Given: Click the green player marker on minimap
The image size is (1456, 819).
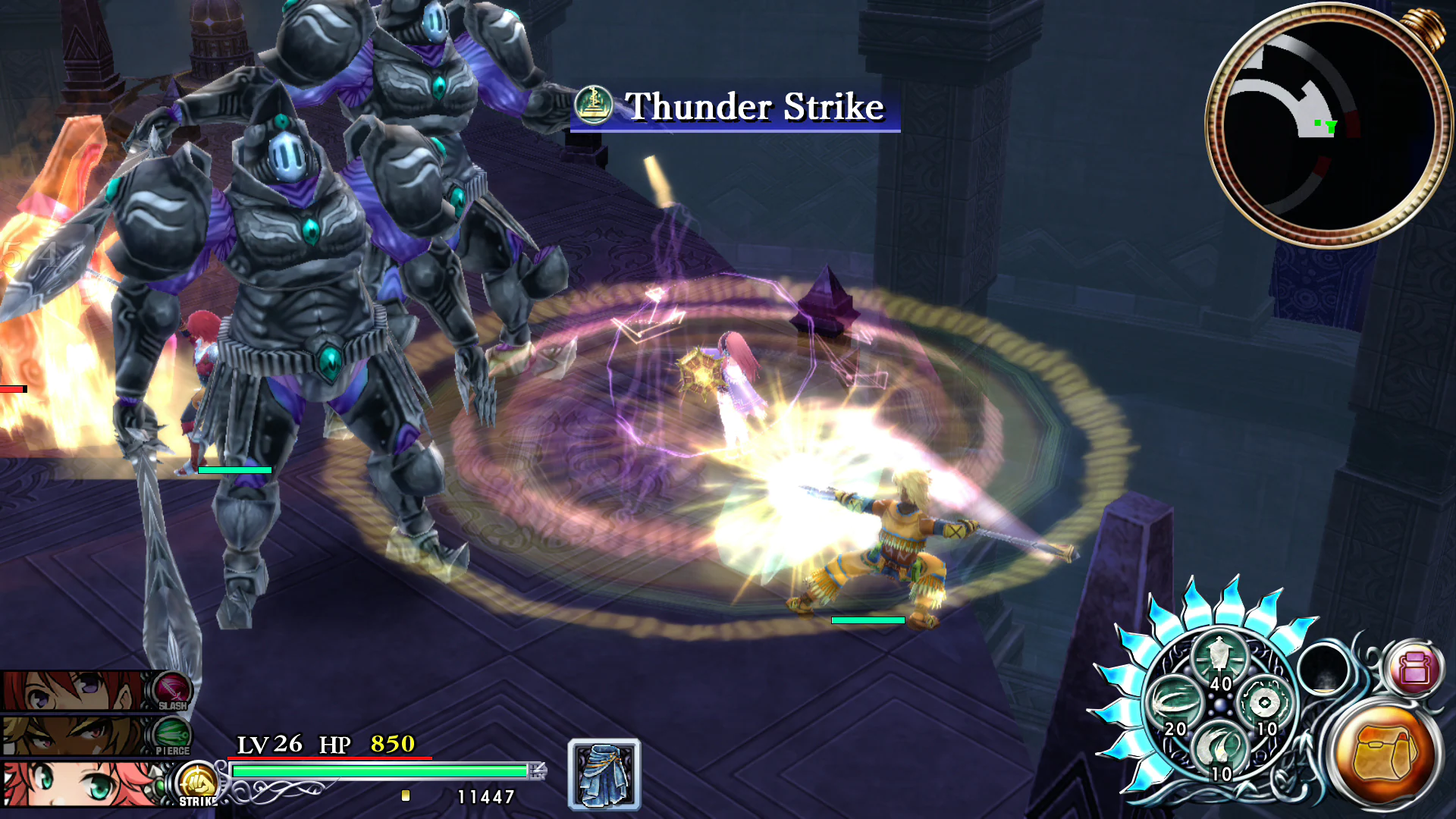Looking at the screenshot, I should (1332, 127).
